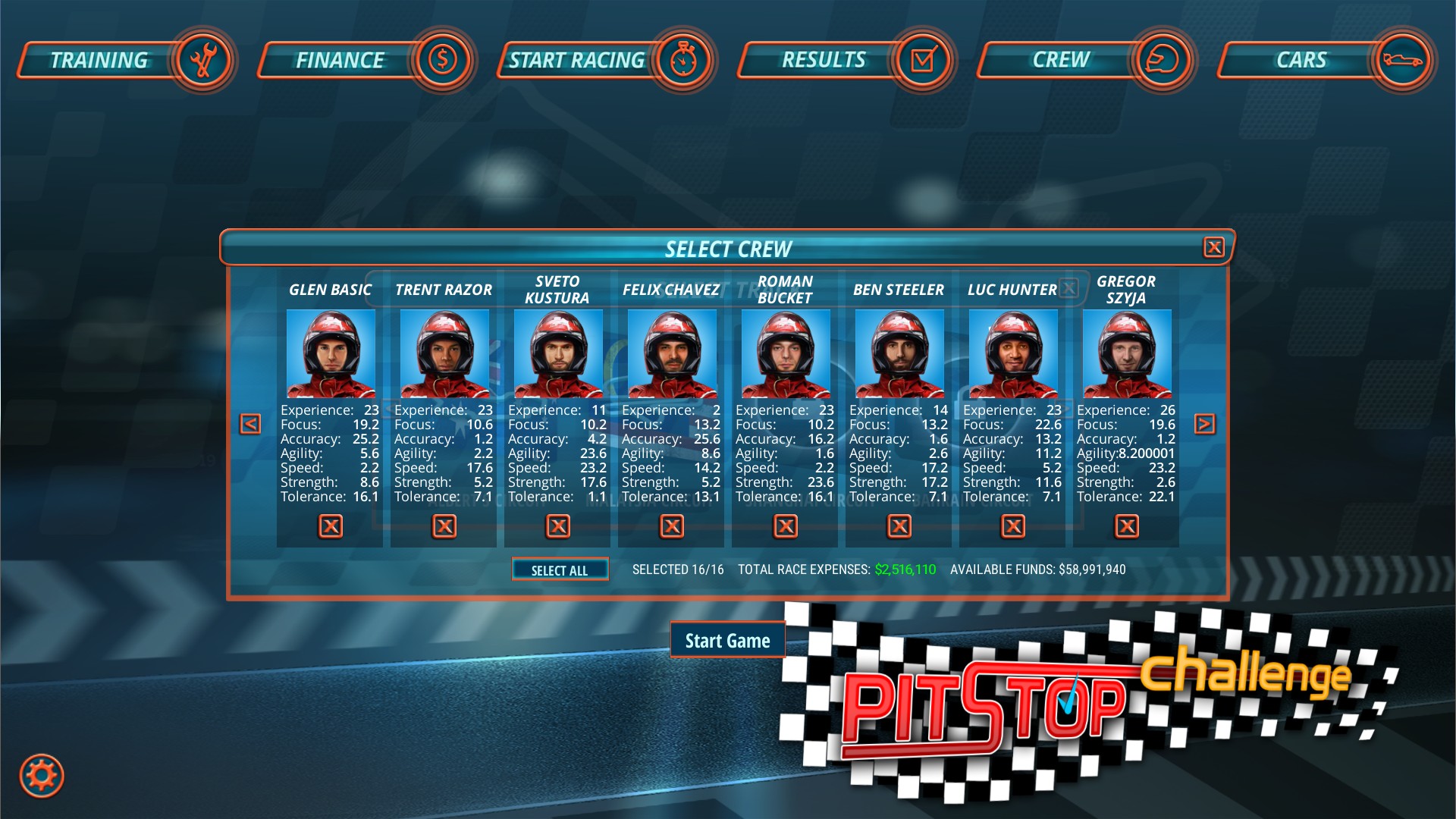Open Results using the checklist icon
This screenshot has width=1456, height=819.
tap(922, 58)
